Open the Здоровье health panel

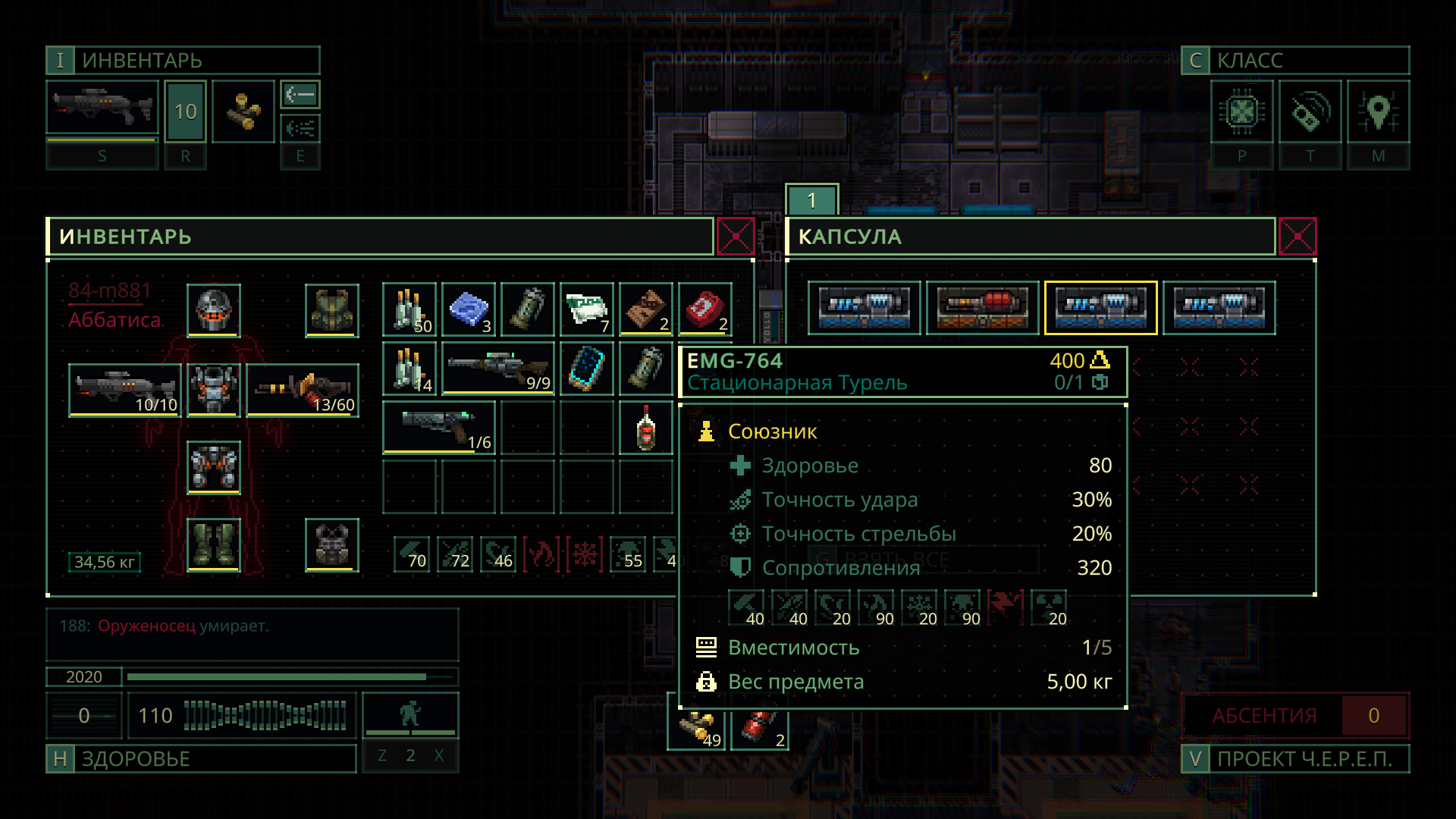tap(201, 759)
